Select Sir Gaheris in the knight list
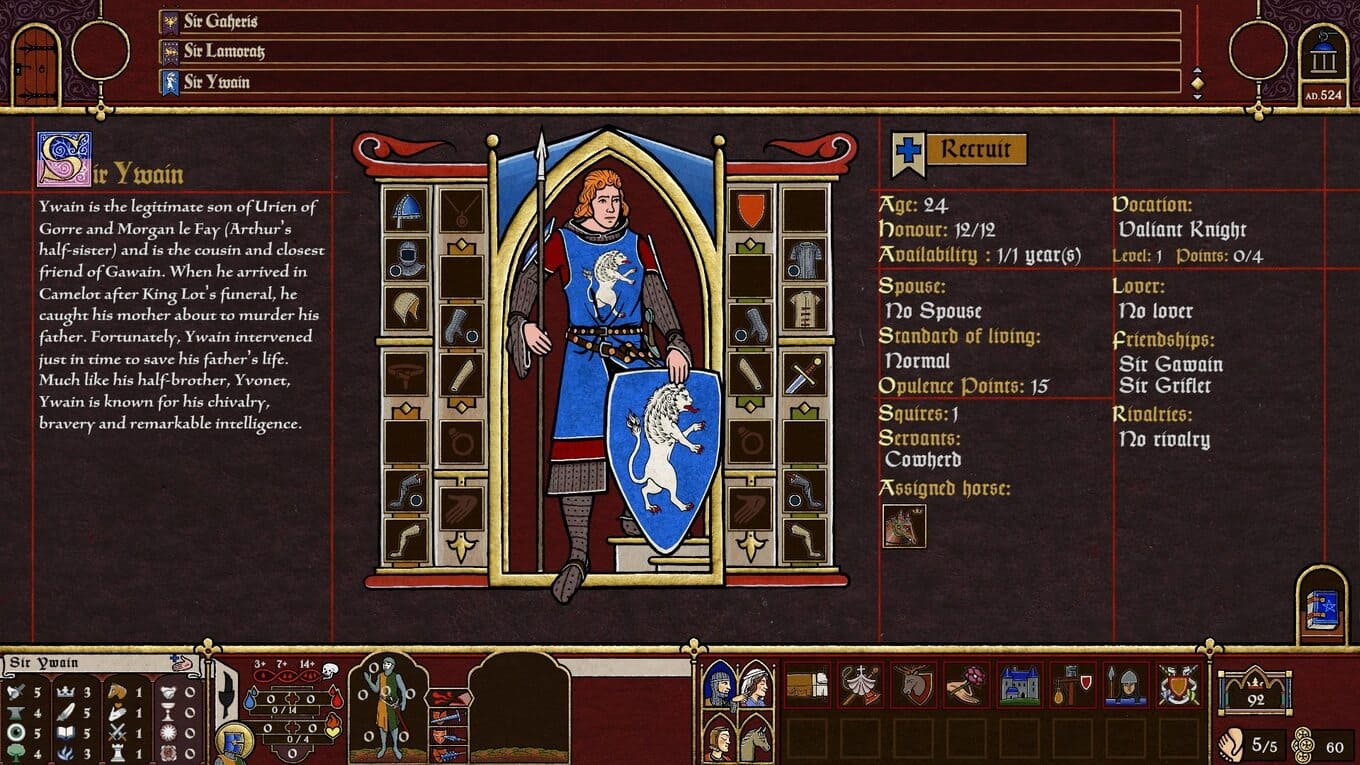 [x=670, y=22]
